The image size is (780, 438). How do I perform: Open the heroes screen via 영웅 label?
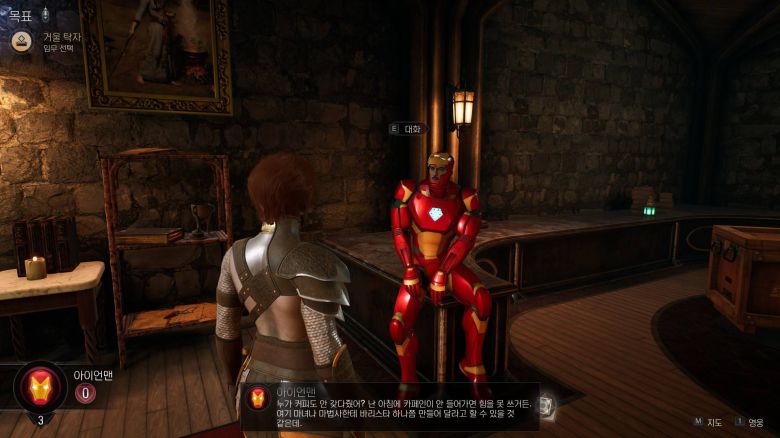coord(755,422)
